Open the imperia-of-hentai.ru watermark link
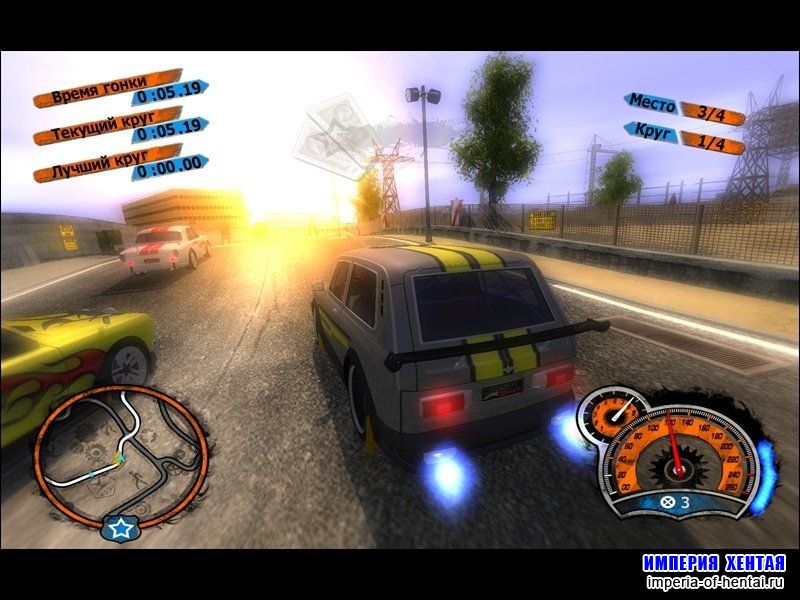The image size is (800, 600). tap(713, 581)
